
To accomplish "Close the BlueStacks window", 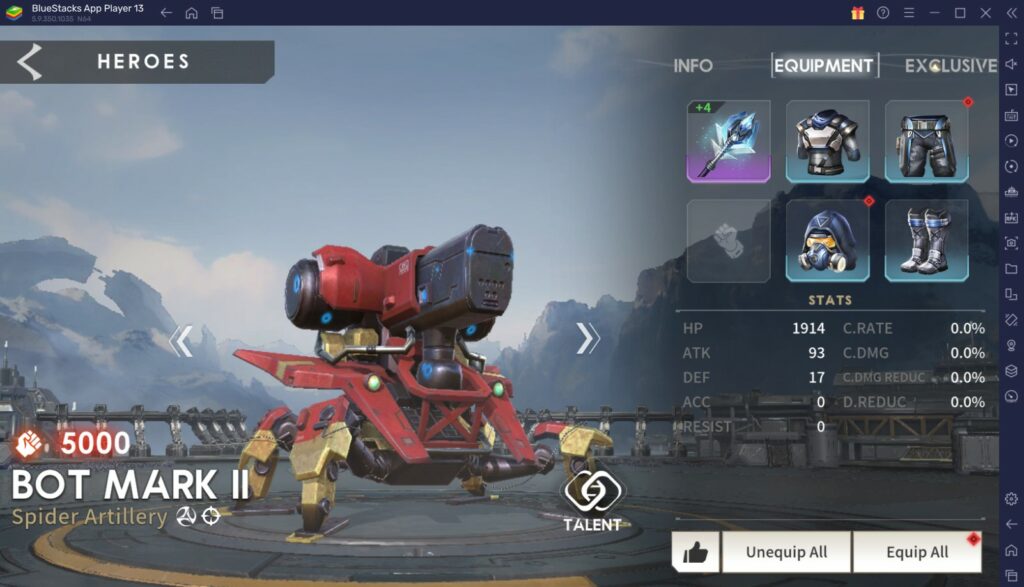I will [x=985, y=13].
